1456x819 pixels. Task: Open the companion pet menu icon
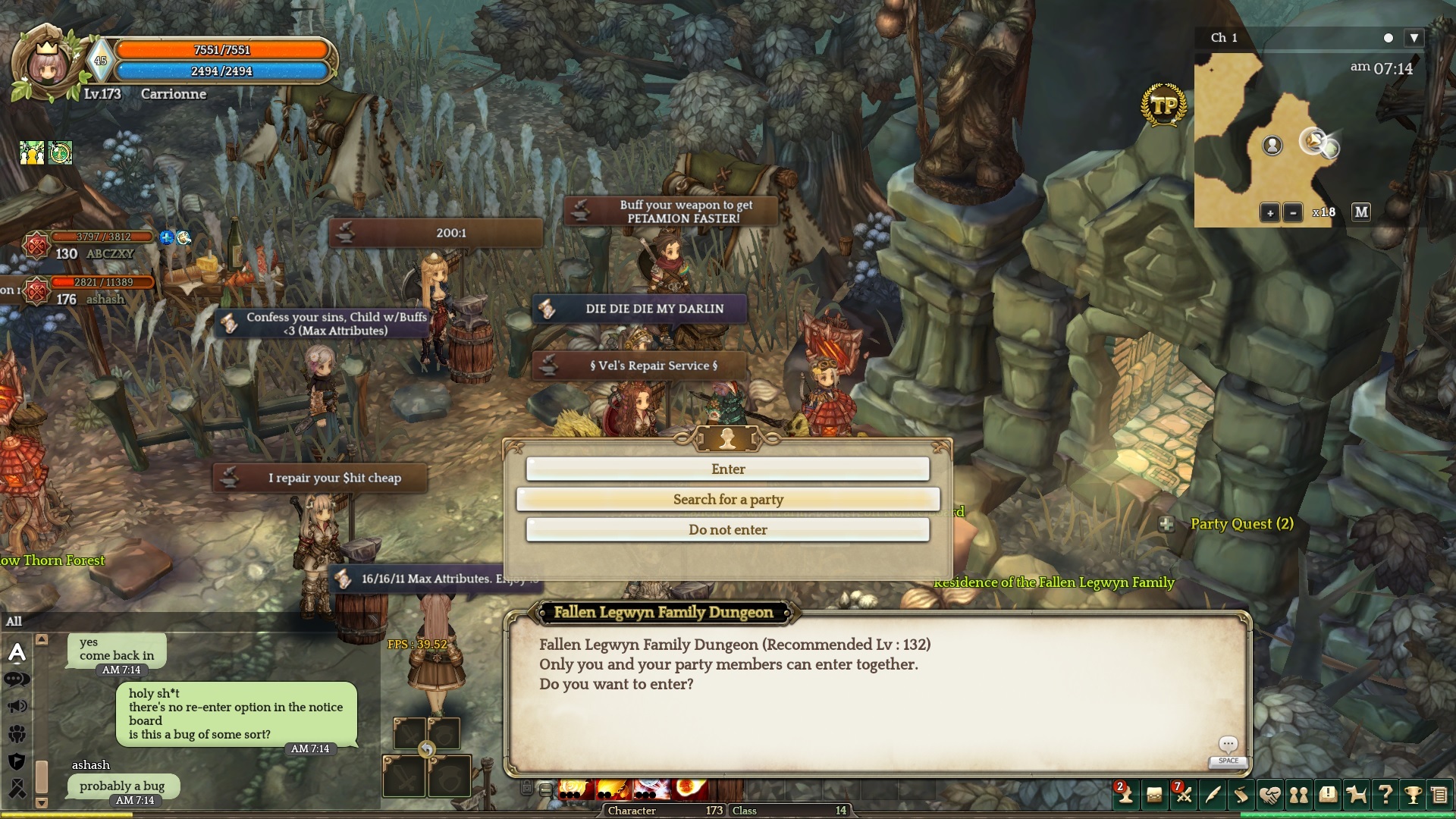click(x=1356, y=795)
